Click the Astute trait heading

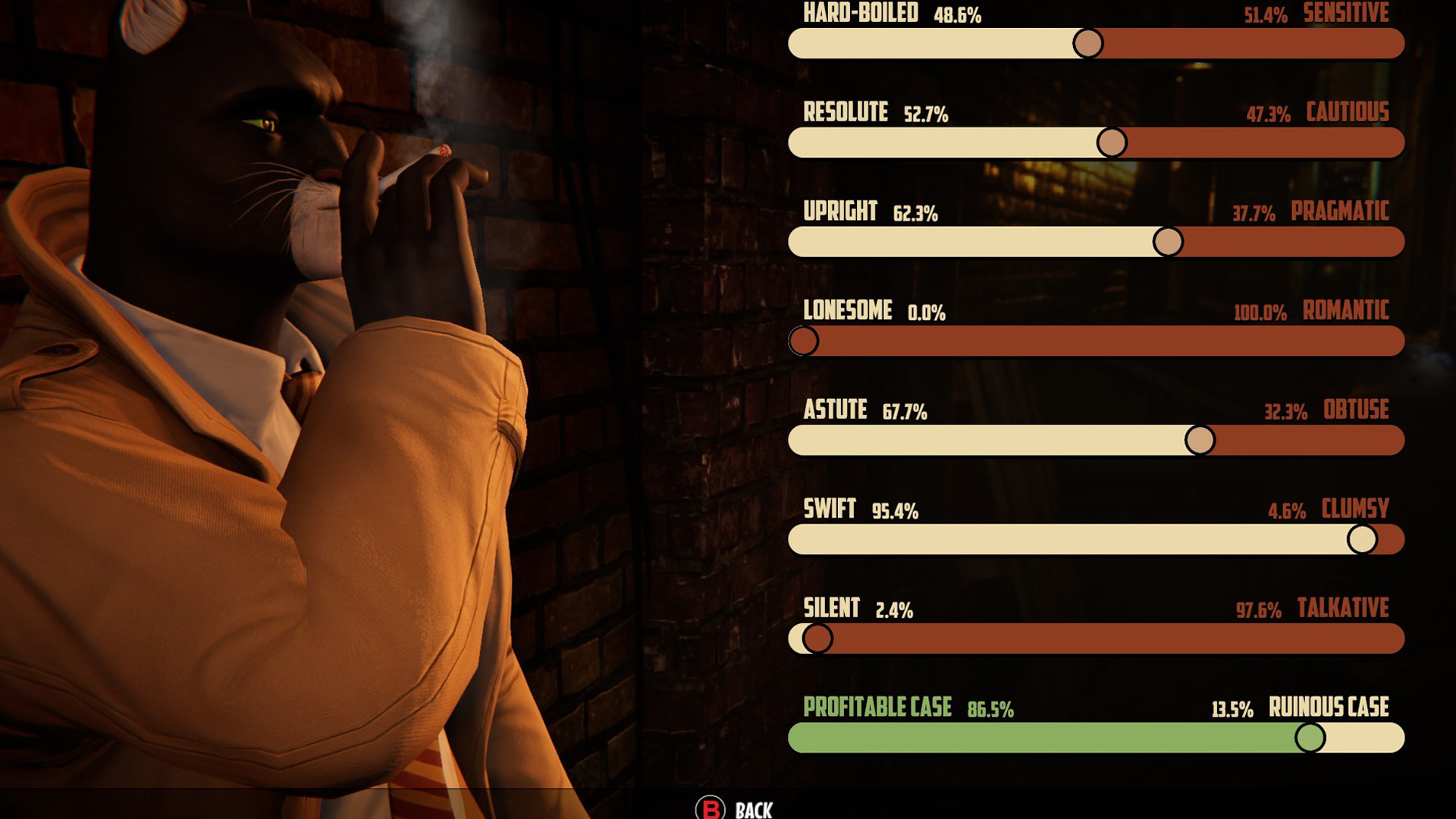pyautogui.click(x=835, y=410)
